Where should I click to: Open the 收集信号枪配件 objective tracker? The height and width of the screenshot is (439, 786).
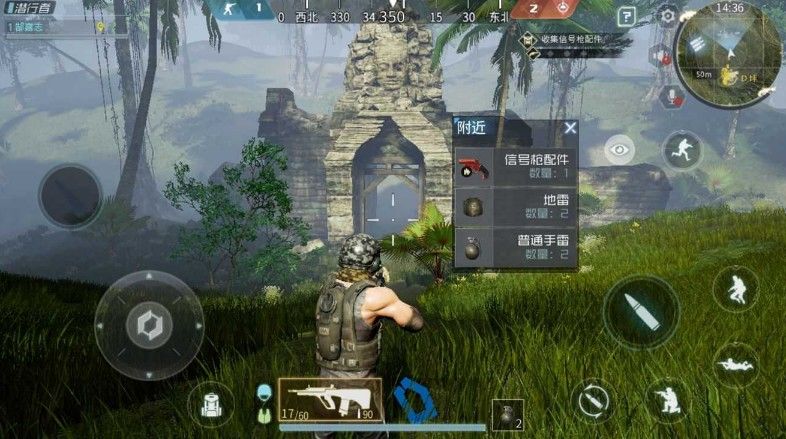pyautogui.click(x=573, y=40)
